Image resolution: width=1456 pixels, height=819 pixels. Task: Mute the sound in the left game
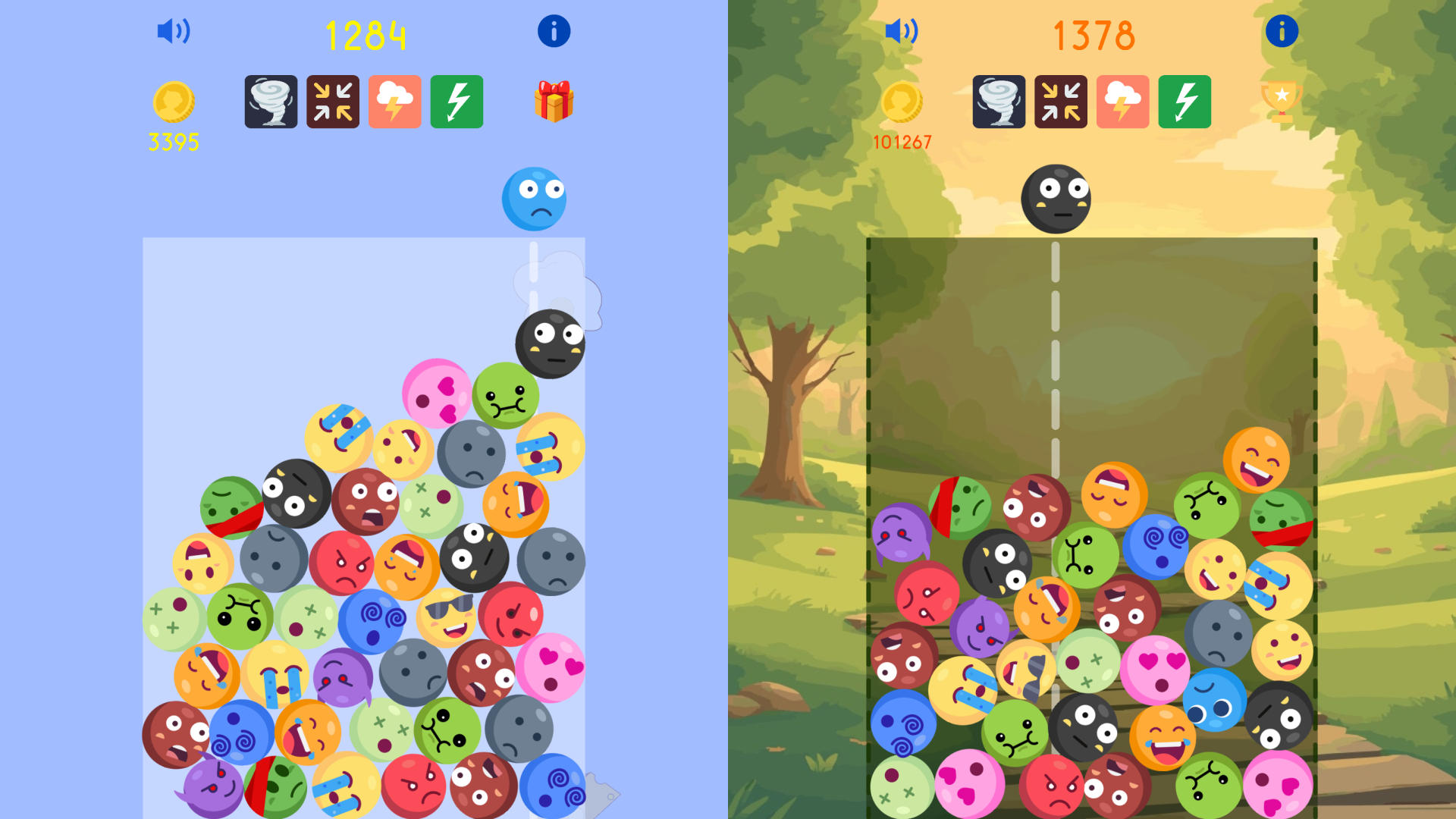click(173, 31)
